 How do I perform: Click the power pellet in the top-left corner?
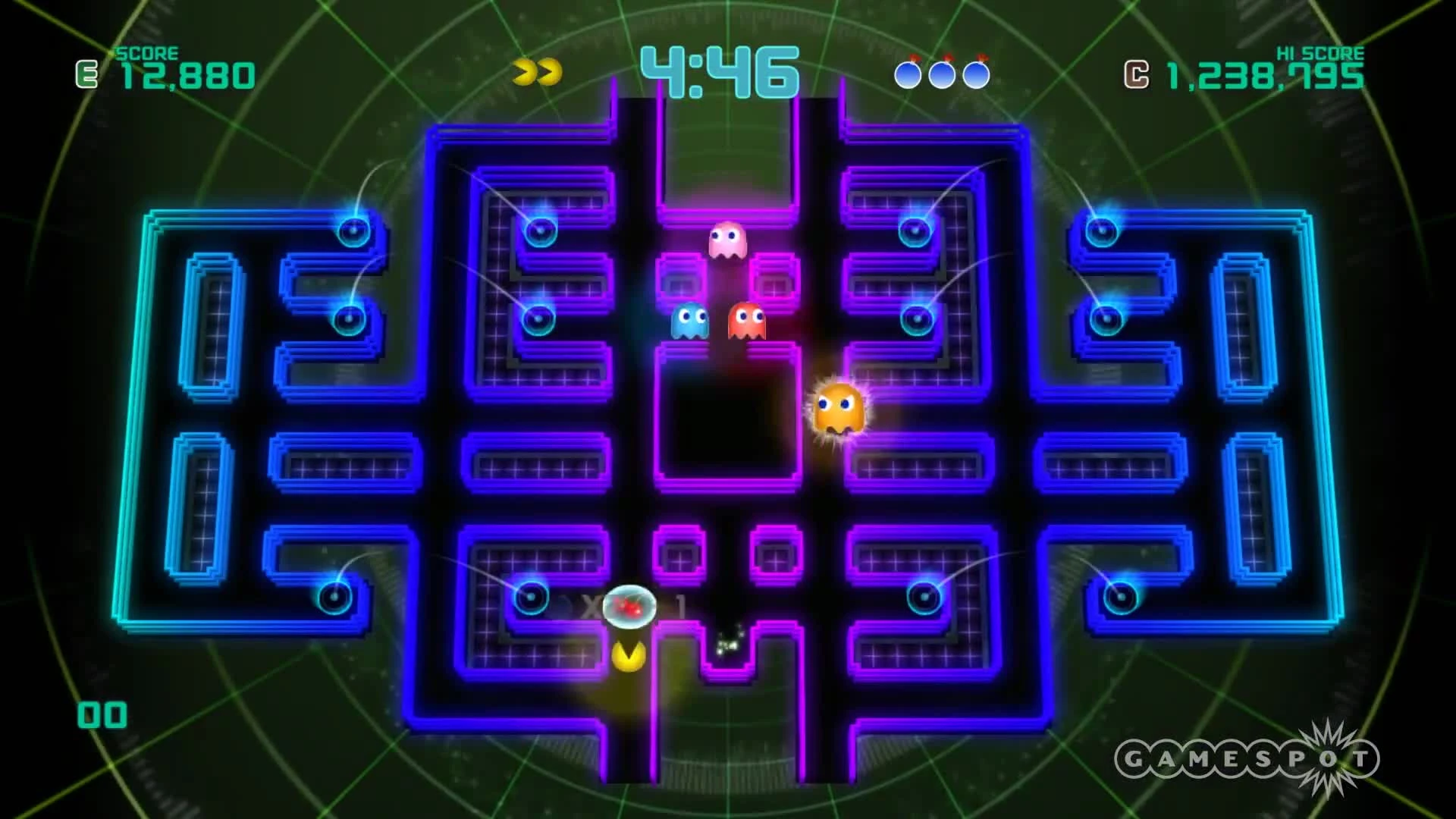[352, 230]
